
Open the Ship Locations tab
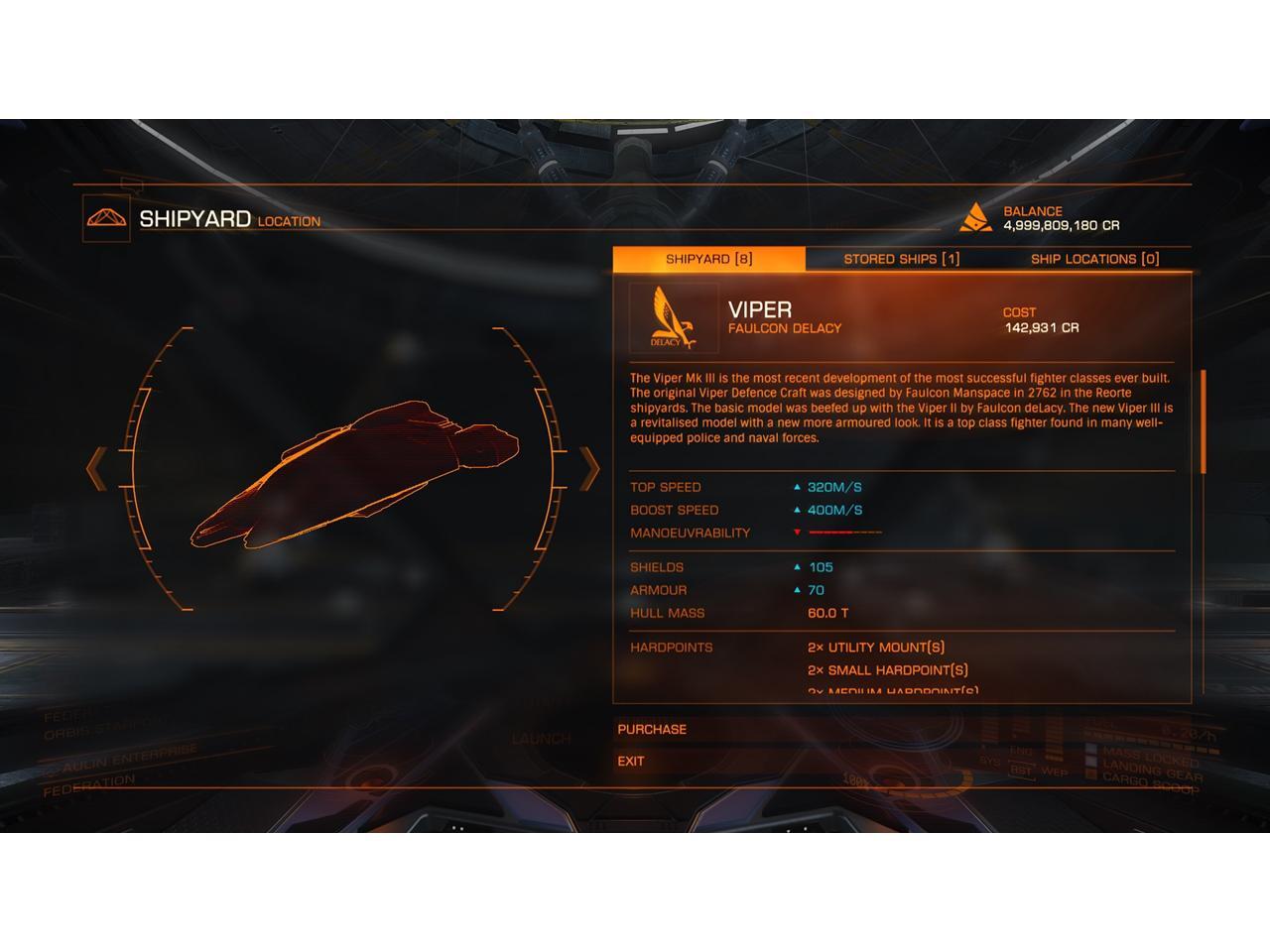(x=1094, y=259)
